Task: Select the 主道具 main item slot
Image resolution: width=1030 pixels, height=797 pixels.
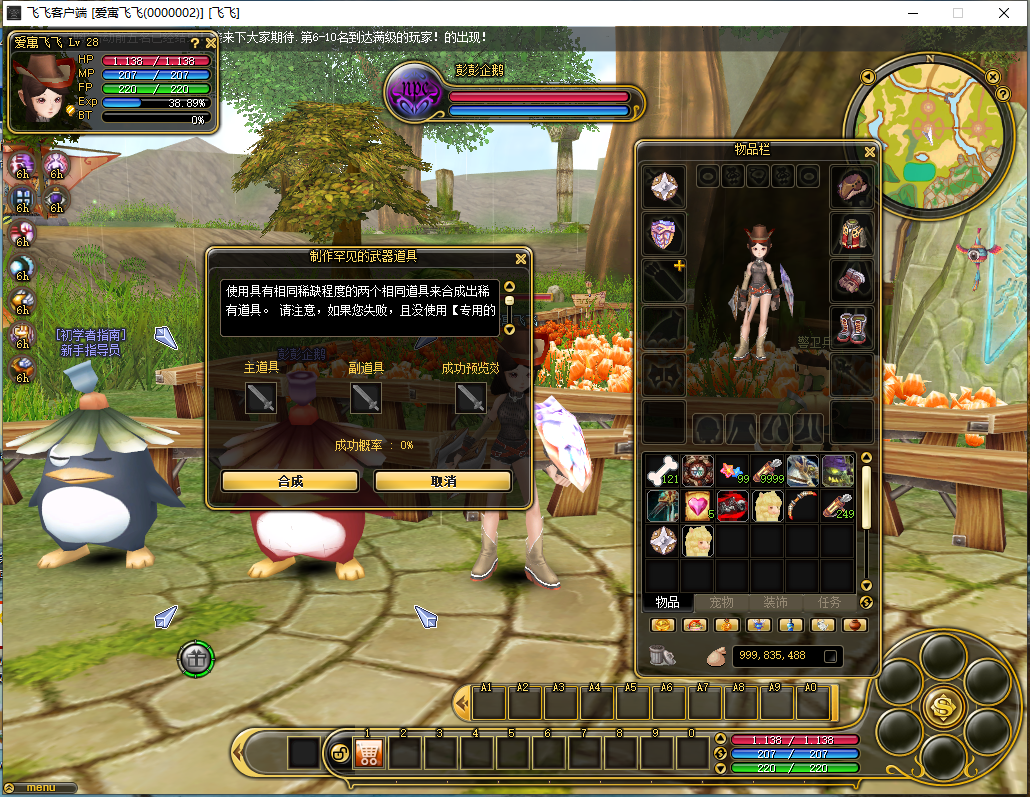Action: click(x=261, y=398)
